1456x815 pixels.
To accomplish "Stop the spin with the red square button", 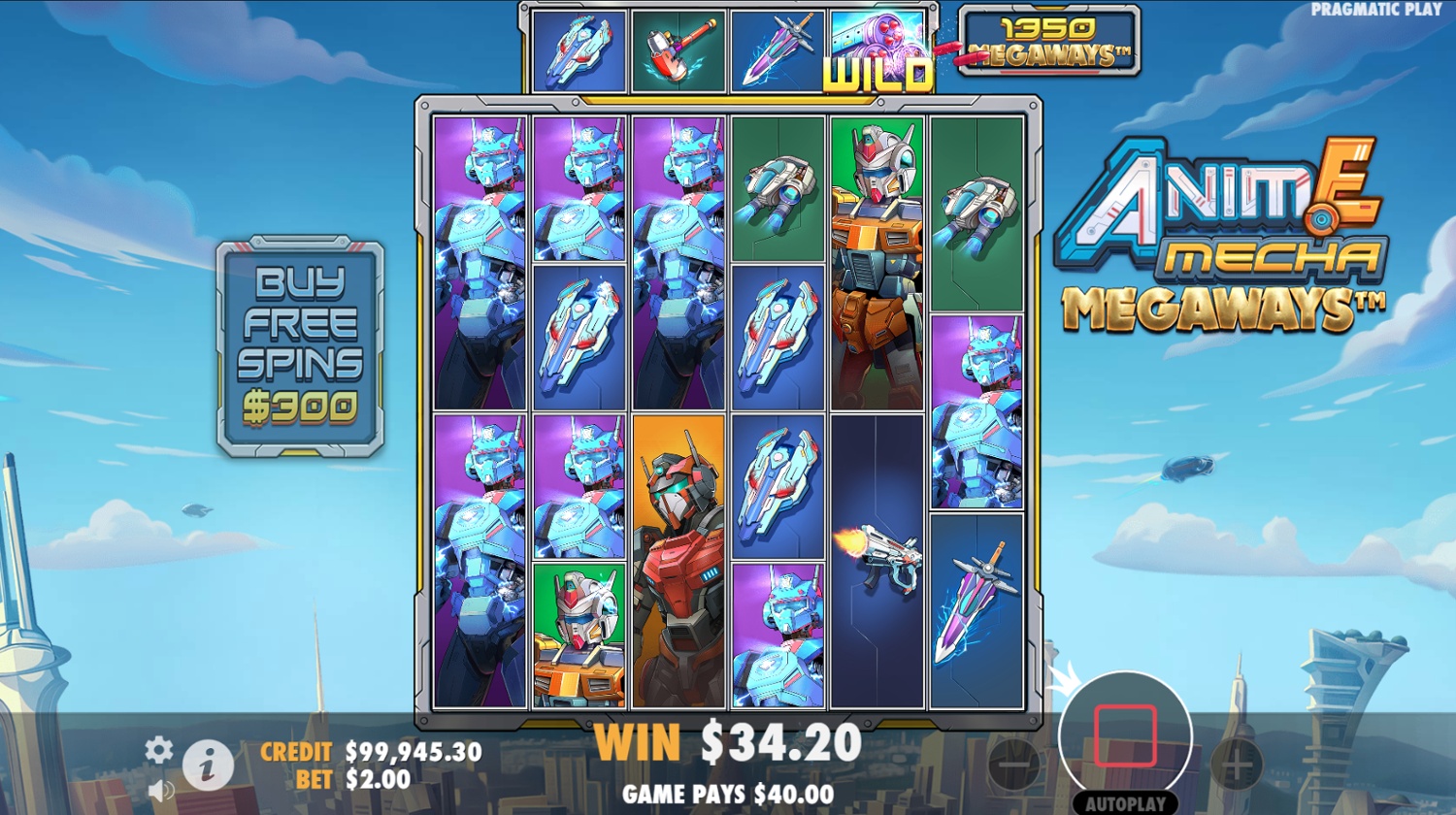I will 1125,735.
